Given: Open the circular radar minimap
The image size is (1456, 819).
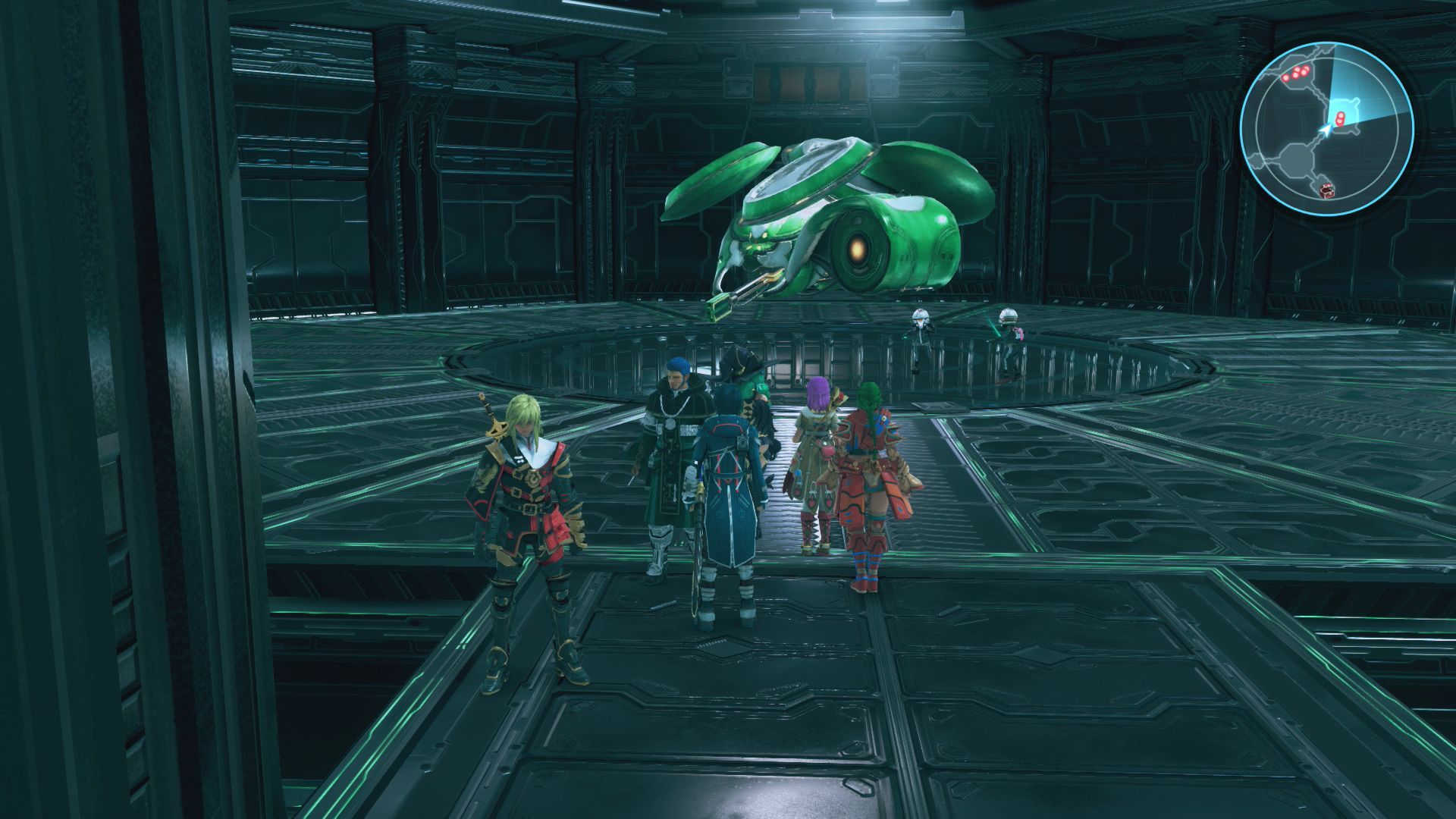Looking at the screenshot, I should pyautogui.click(x=1327, y=127).
